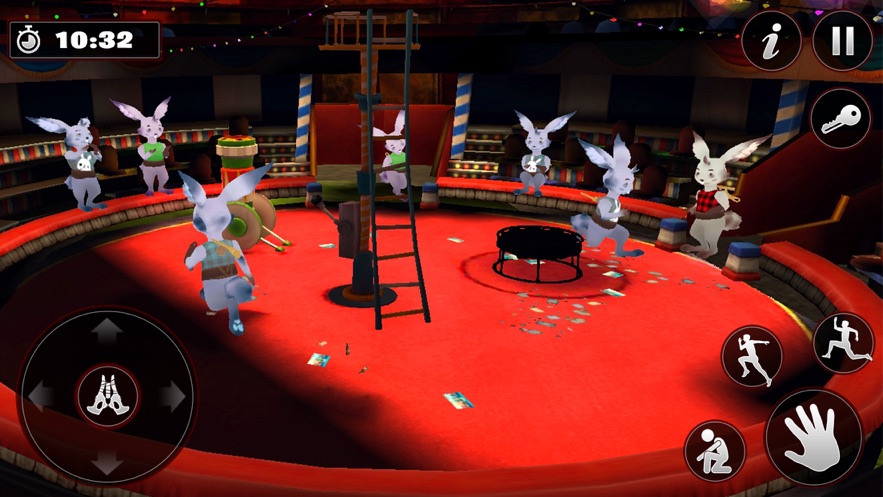883x497 pixels.
Task: Tap the key icon button
Action: pyautogui.click(x=840, y=119)
